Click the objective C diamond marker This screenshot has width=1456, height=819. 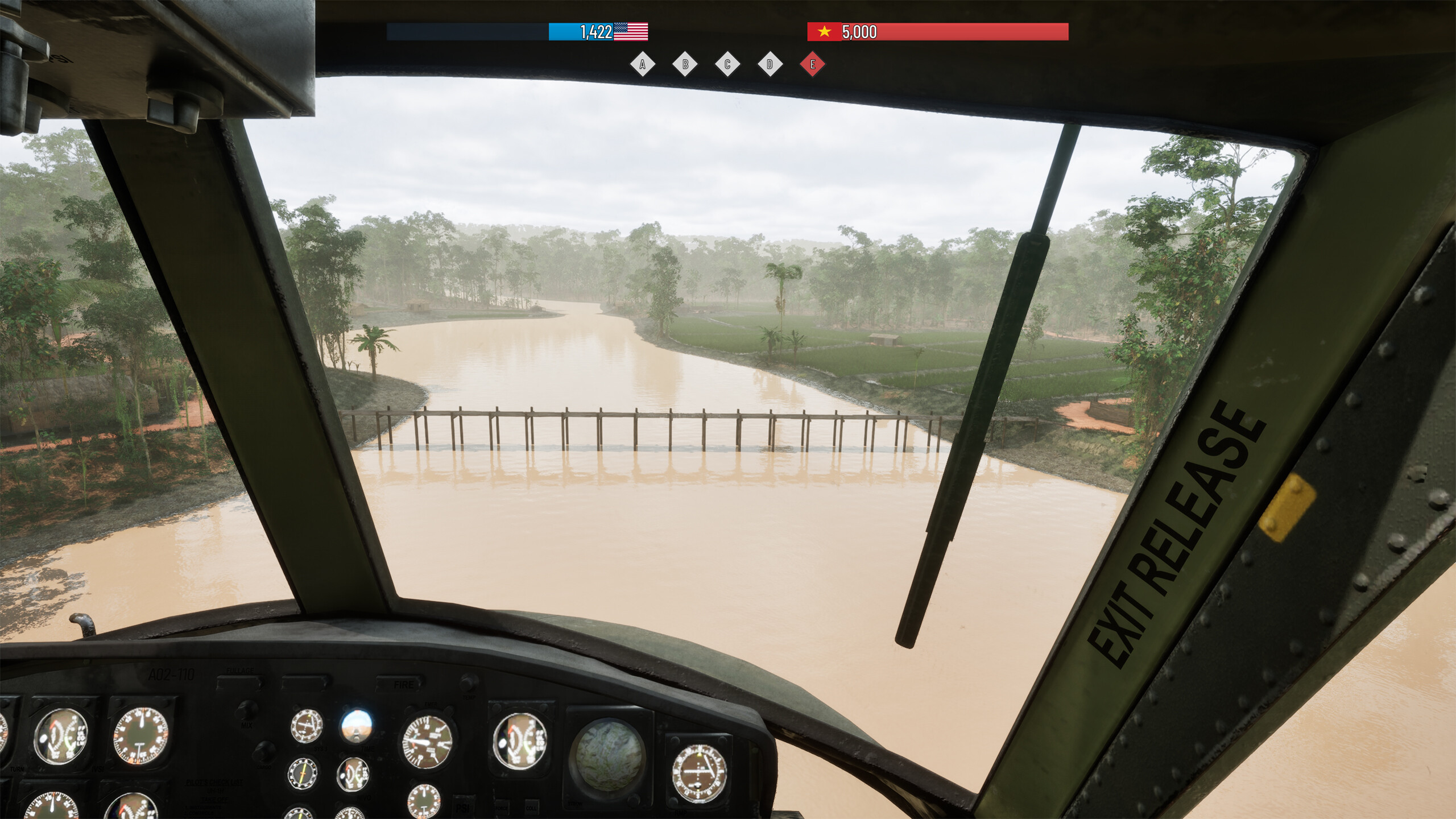click(726, 64)
